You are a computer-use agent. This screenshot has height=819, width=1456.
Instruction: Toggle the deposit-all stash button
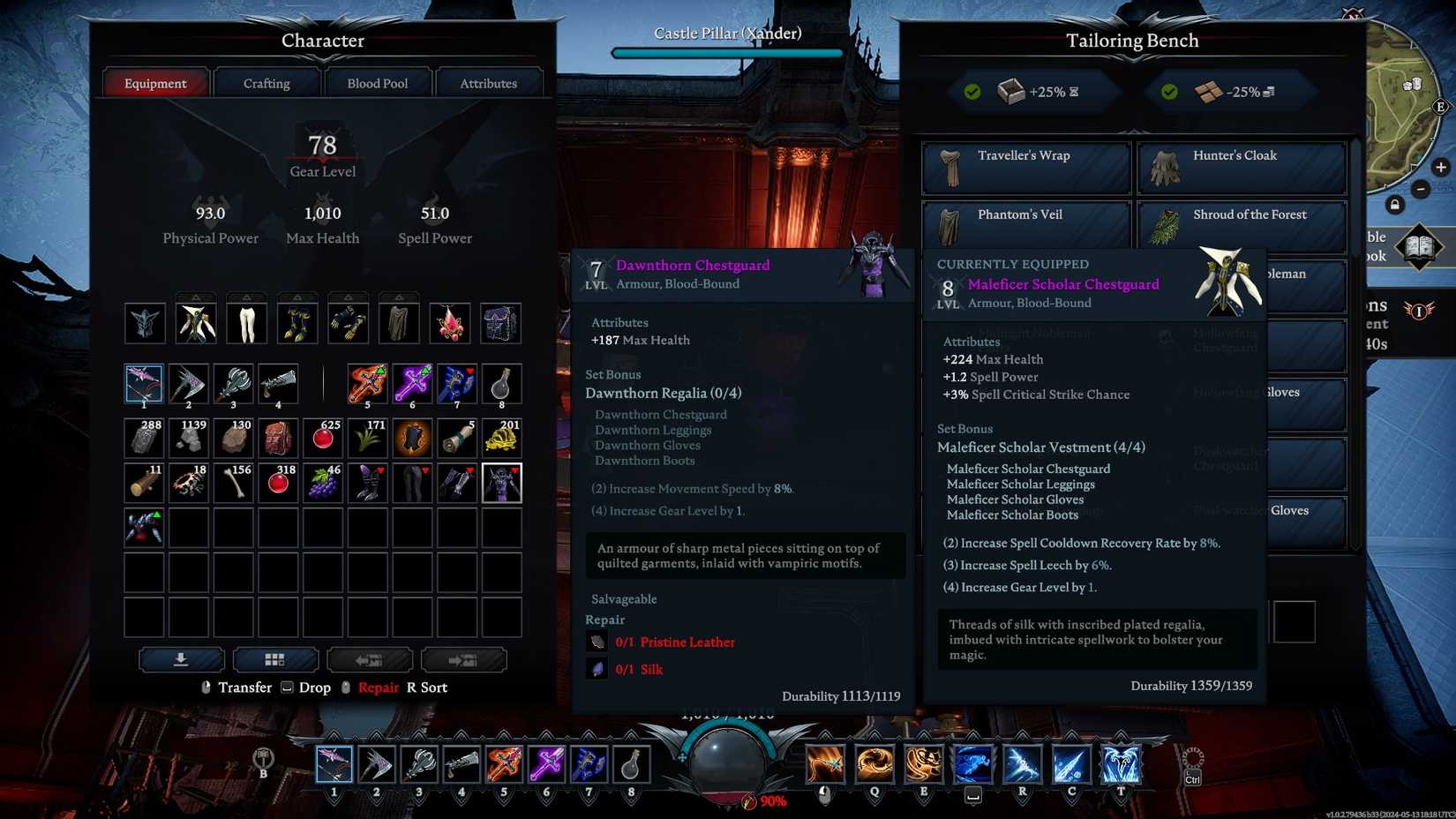tap(181, 659)
